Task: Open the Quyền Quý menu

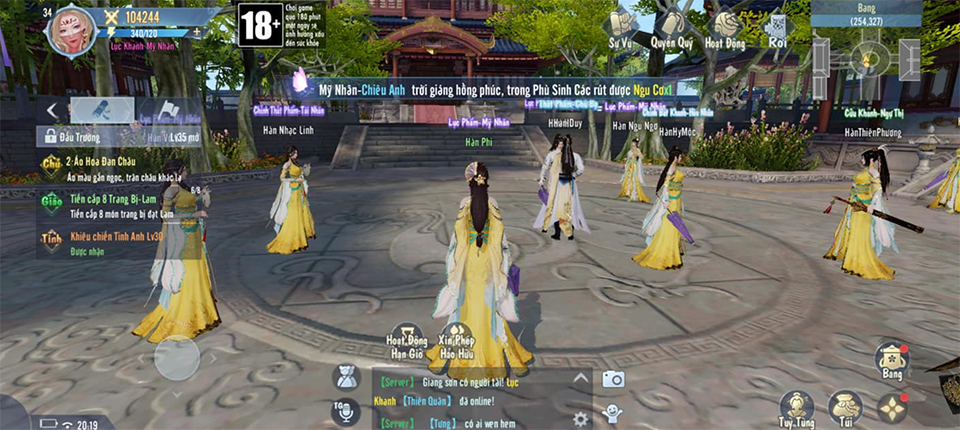Action: pyautogui.click(x=673, y=29)
